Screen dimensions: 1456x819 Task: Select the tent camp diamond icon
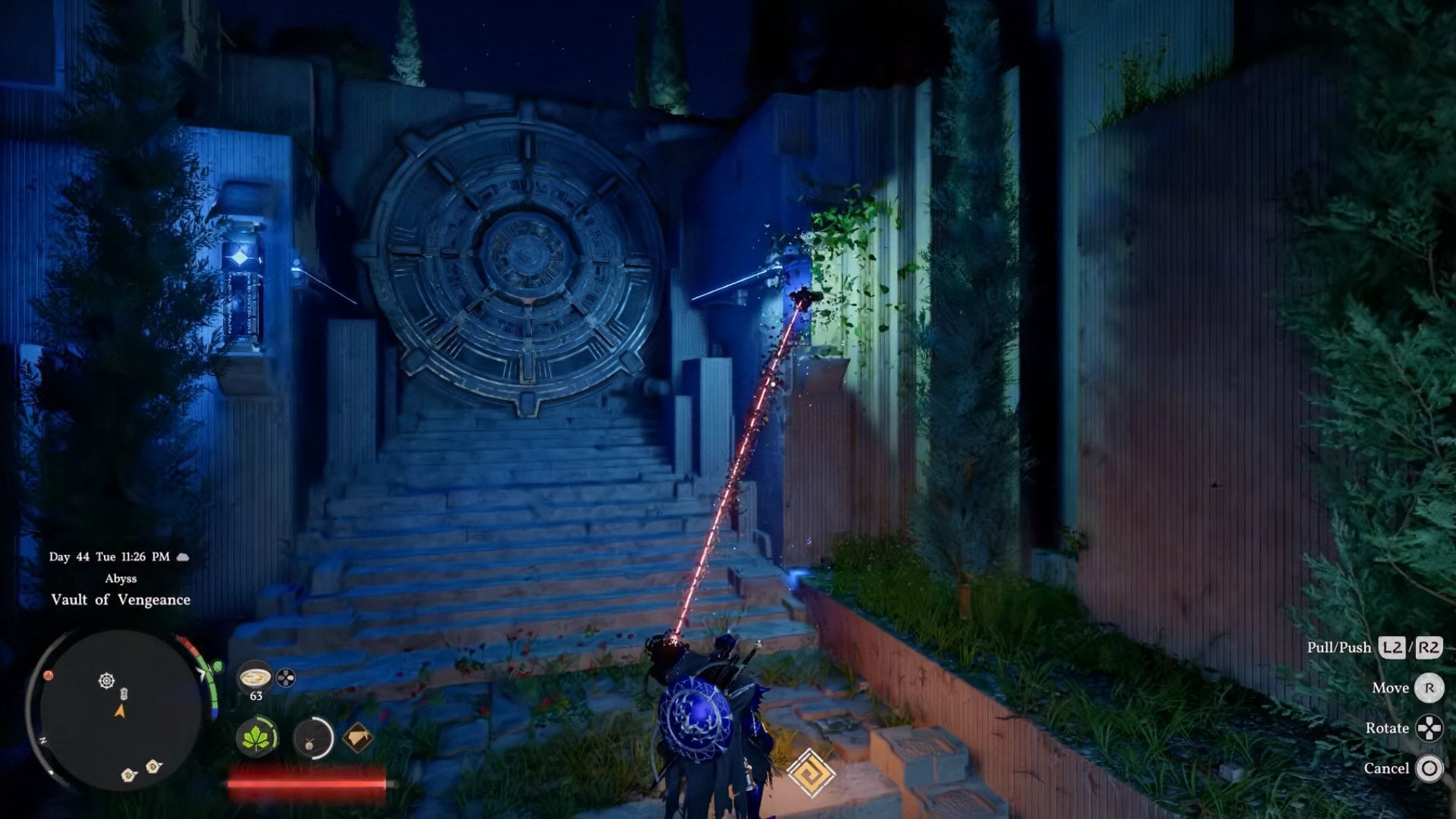(358, 736)
